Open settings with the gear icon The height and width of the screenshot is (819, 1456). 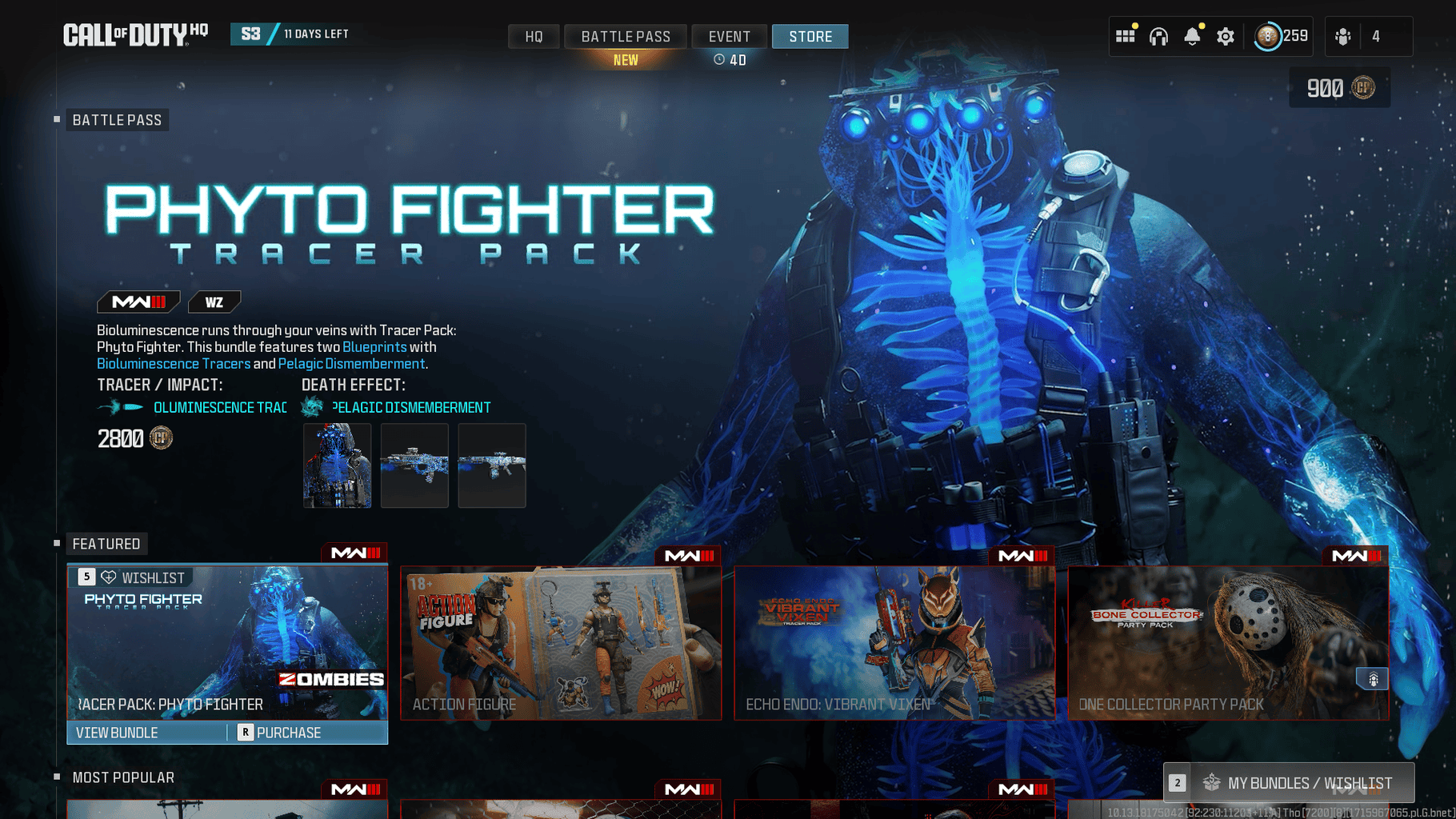click(1226, 36)
